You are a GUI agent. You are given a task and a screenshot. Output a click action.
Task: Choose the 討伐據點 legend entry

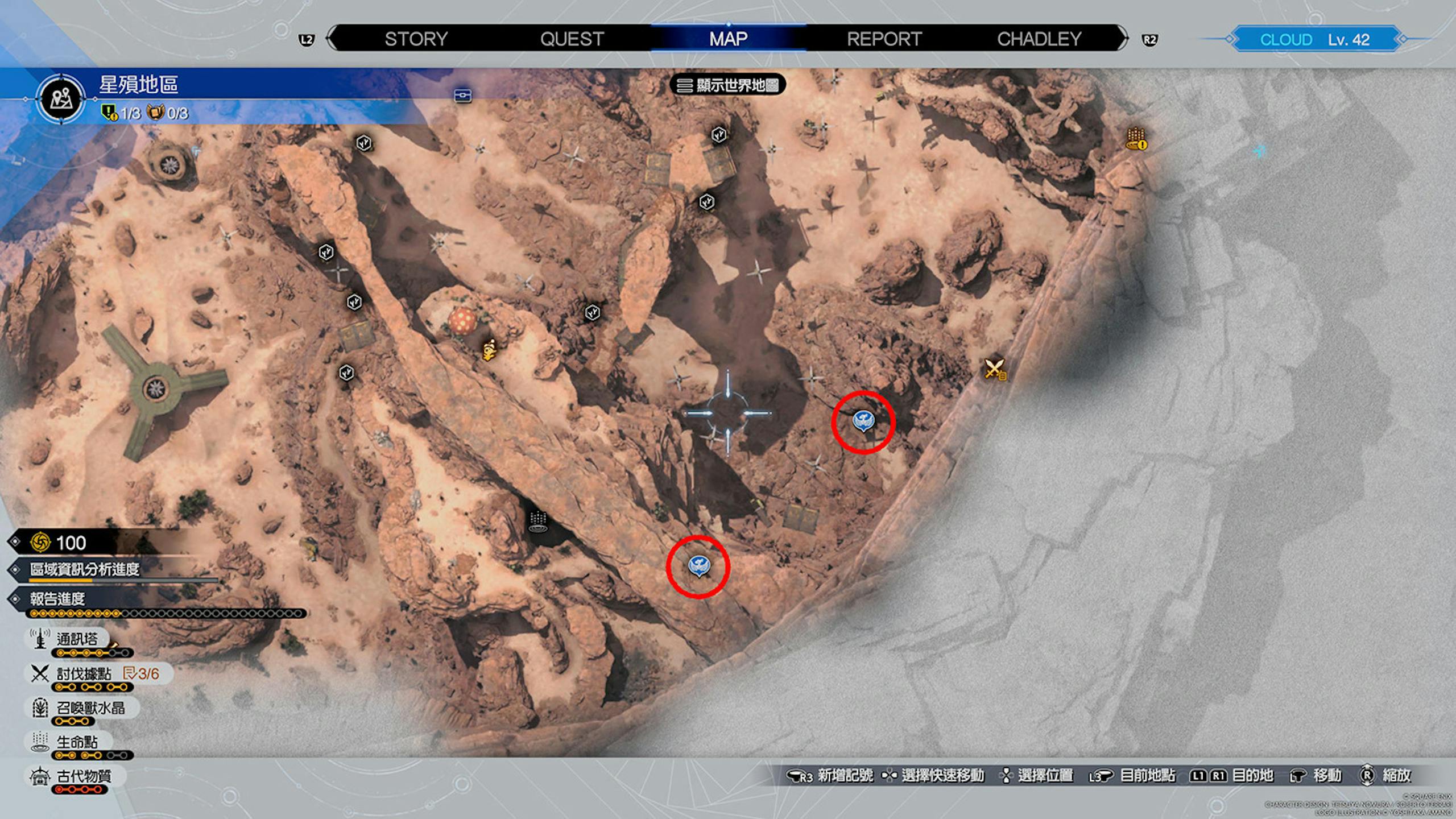click(x=84, y=674)
